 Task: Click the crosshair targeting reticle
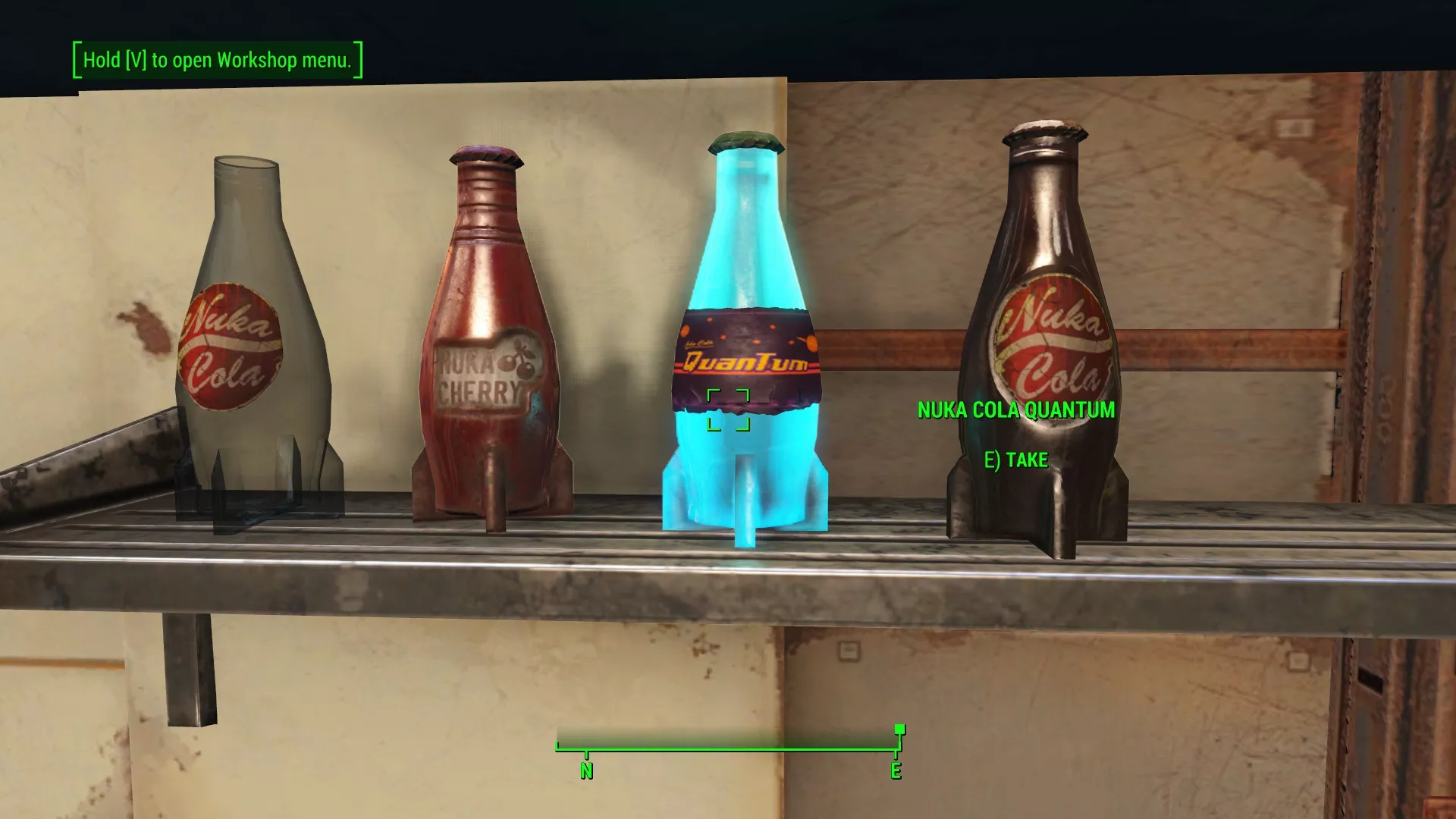728,409
